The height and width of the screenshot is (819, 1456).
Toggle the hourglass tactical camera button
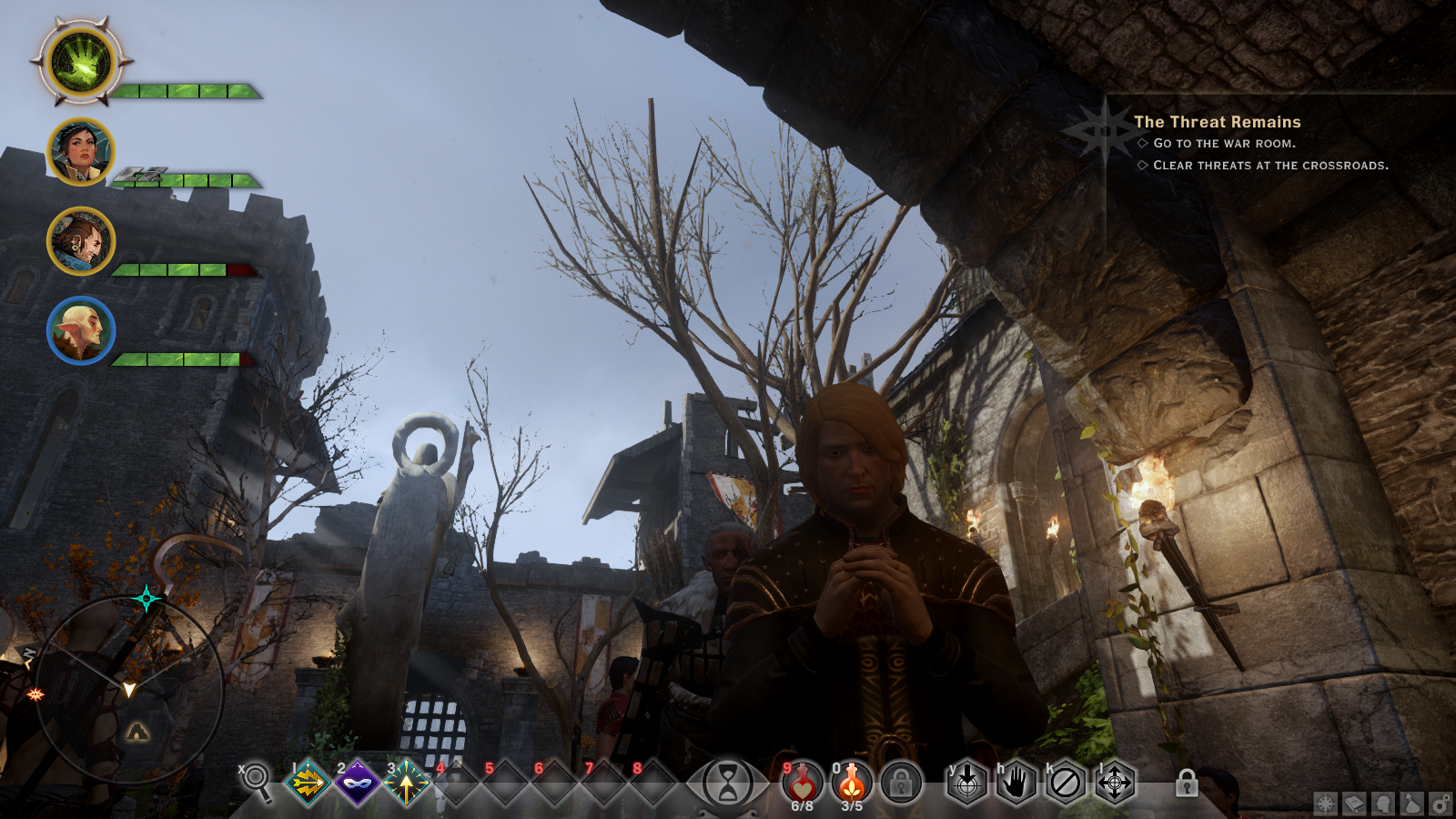pos(728,783)
